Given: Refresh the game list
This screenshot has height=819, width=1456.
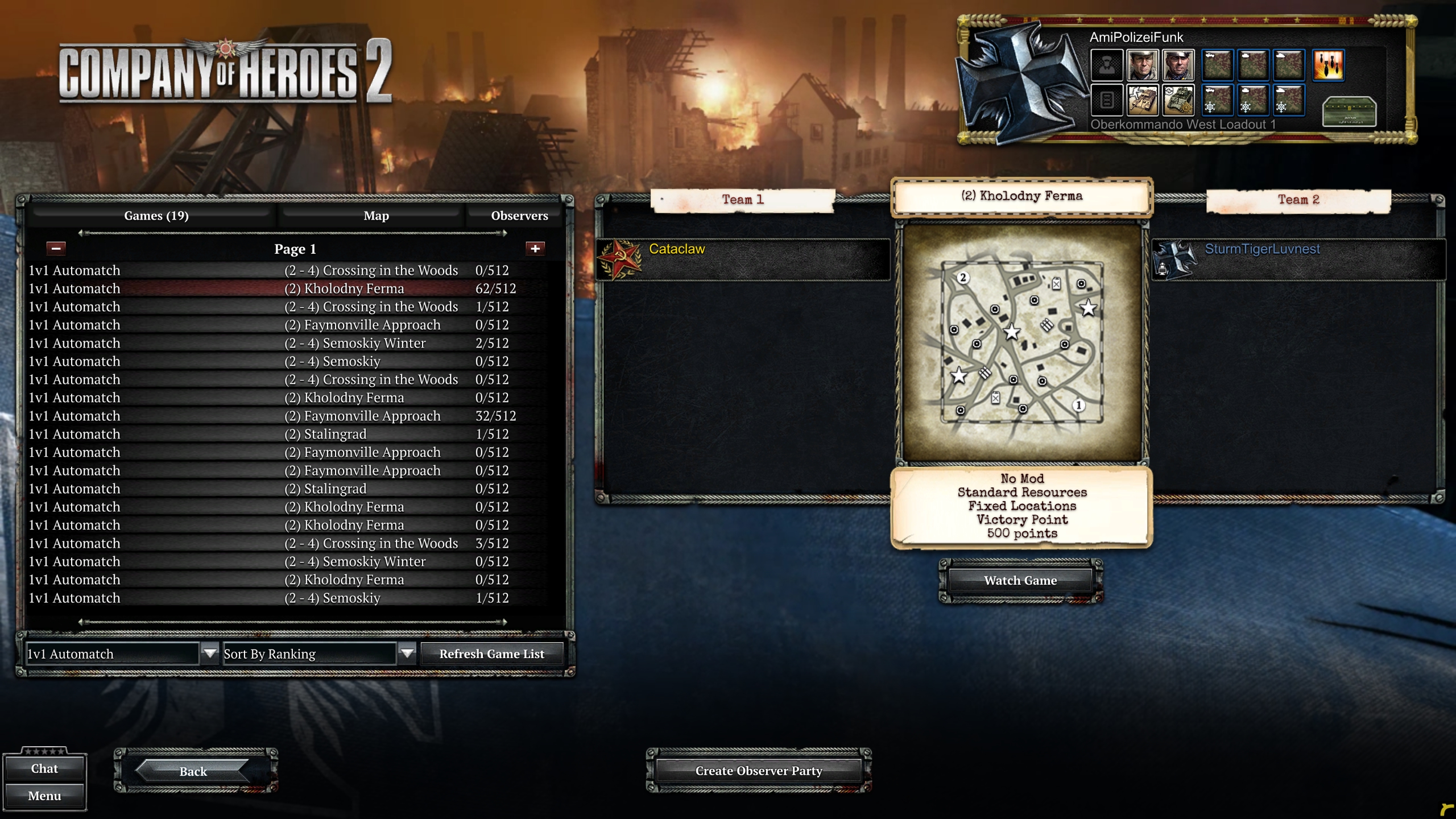Looking at the screenshot, I should point(491,654).
